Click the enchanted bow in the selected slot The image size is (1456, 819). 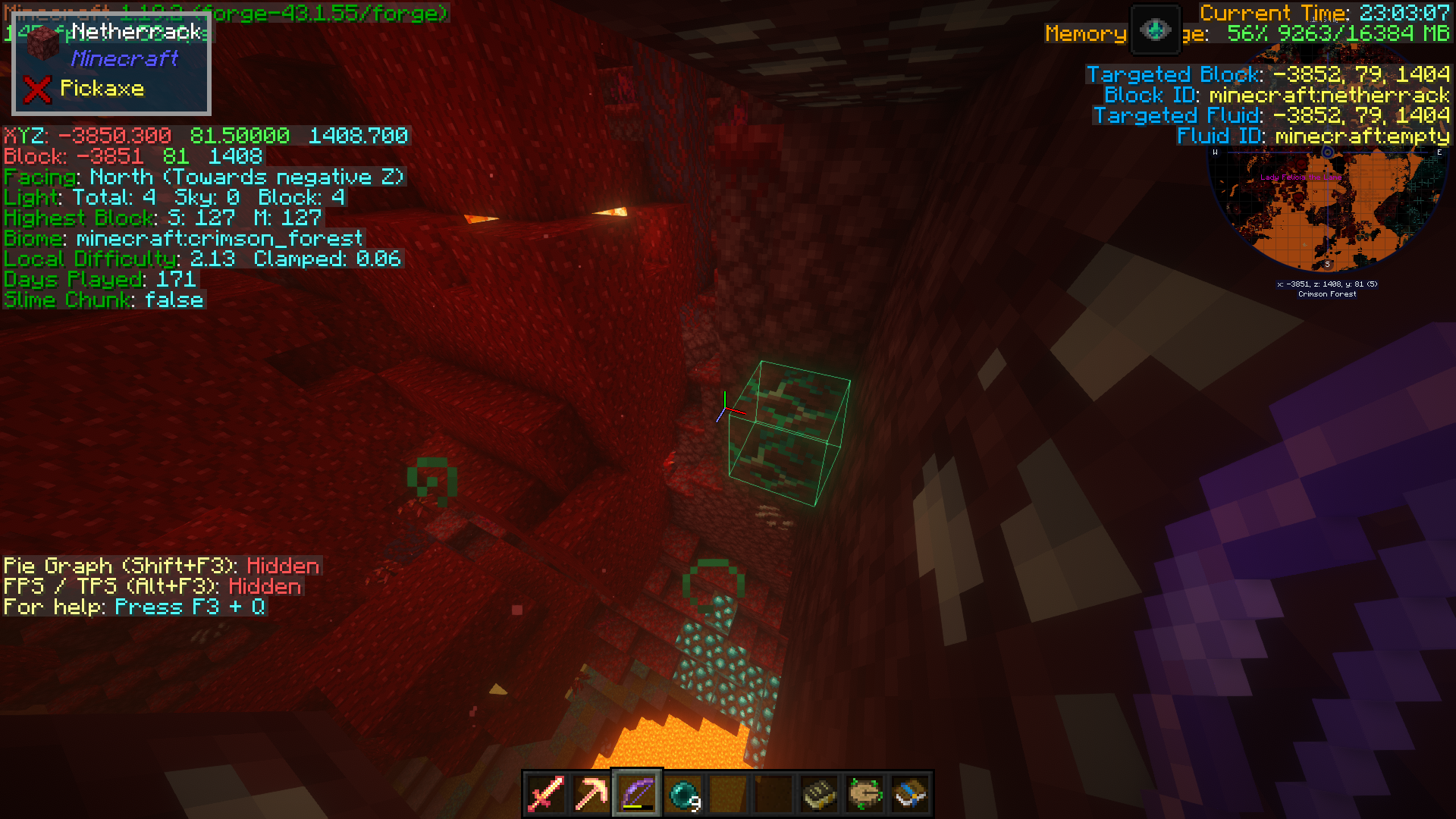point(637,793)
